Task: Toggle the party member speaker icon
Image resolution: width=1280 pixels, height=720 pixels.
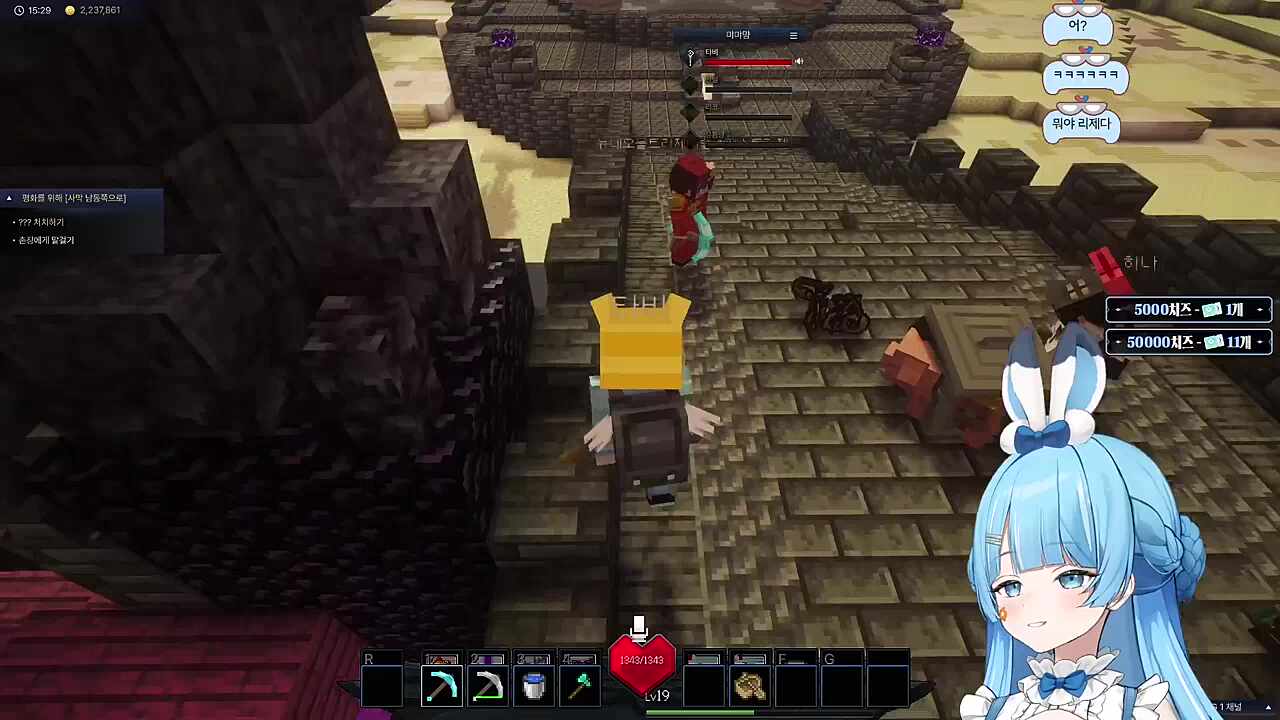Action: tap(798, 62)
